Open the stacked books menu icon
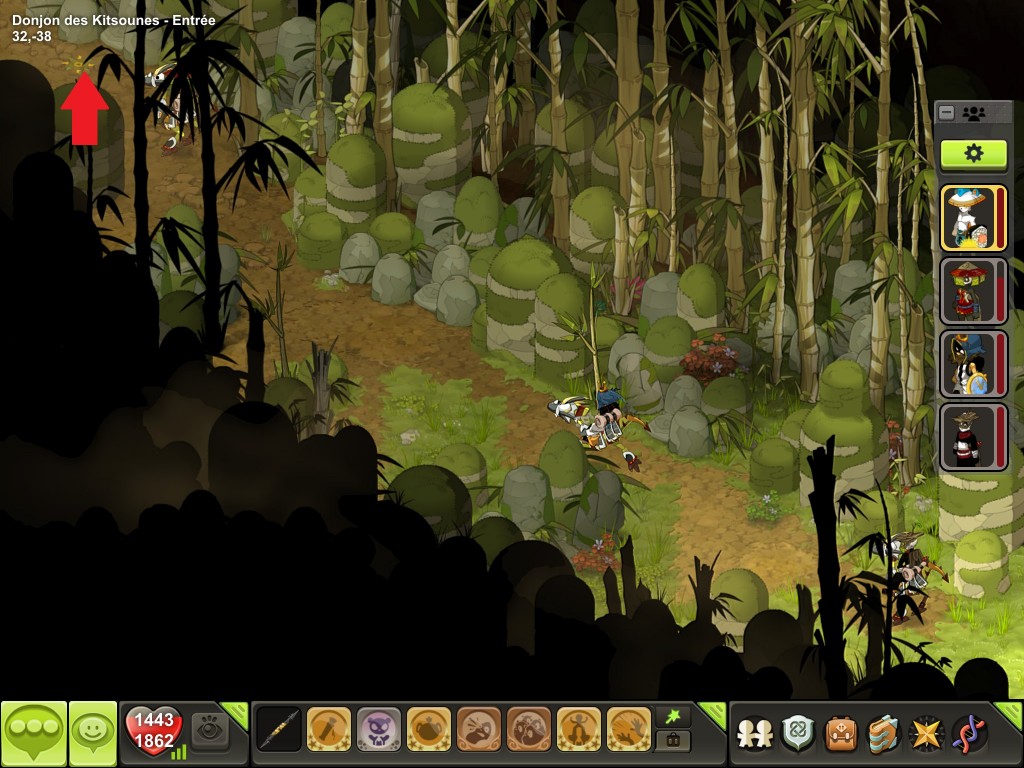This screenshot has width=1024, height=768. [884, 733]
